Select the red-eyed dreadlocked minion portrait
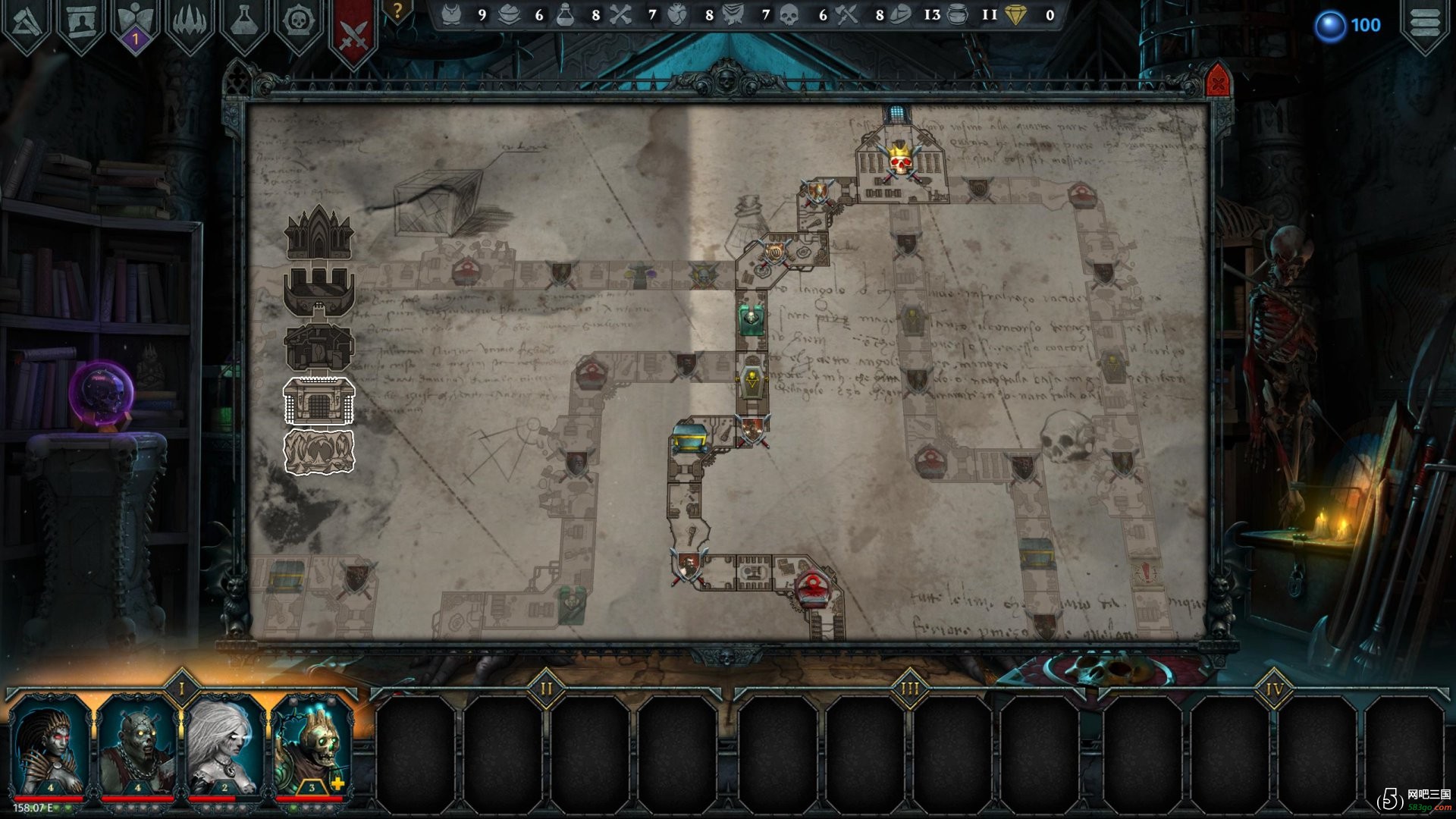1456x819 pixels. (50, 747)
